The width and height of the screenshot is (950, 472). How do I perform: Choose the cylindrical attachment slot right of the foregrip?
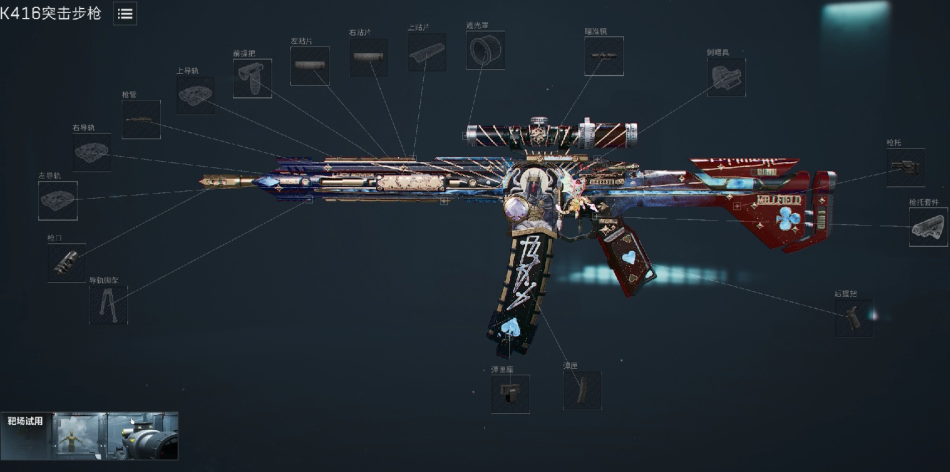(x=310, y=66)
